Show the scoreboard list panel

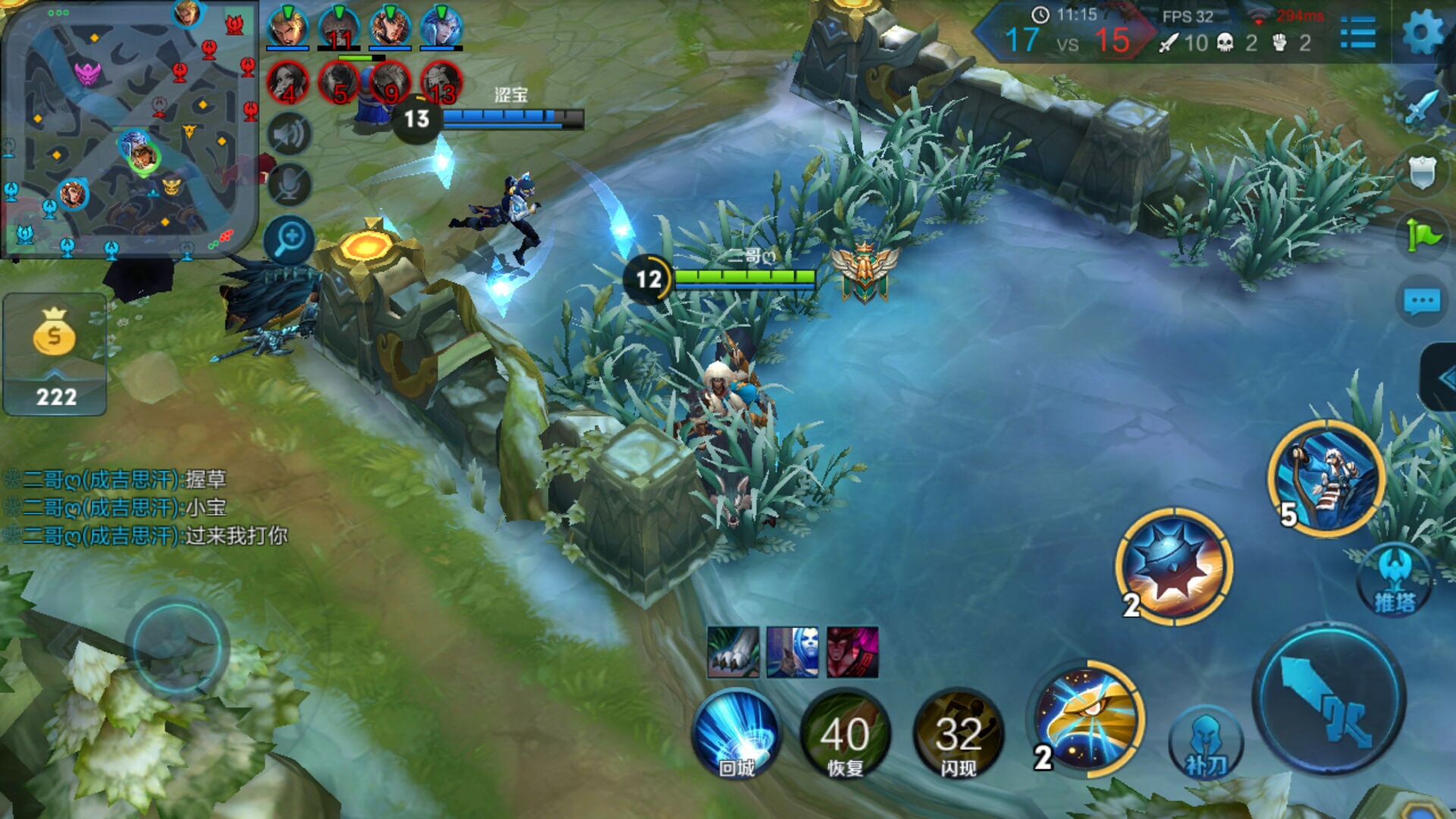click(x=1357, y=33)
